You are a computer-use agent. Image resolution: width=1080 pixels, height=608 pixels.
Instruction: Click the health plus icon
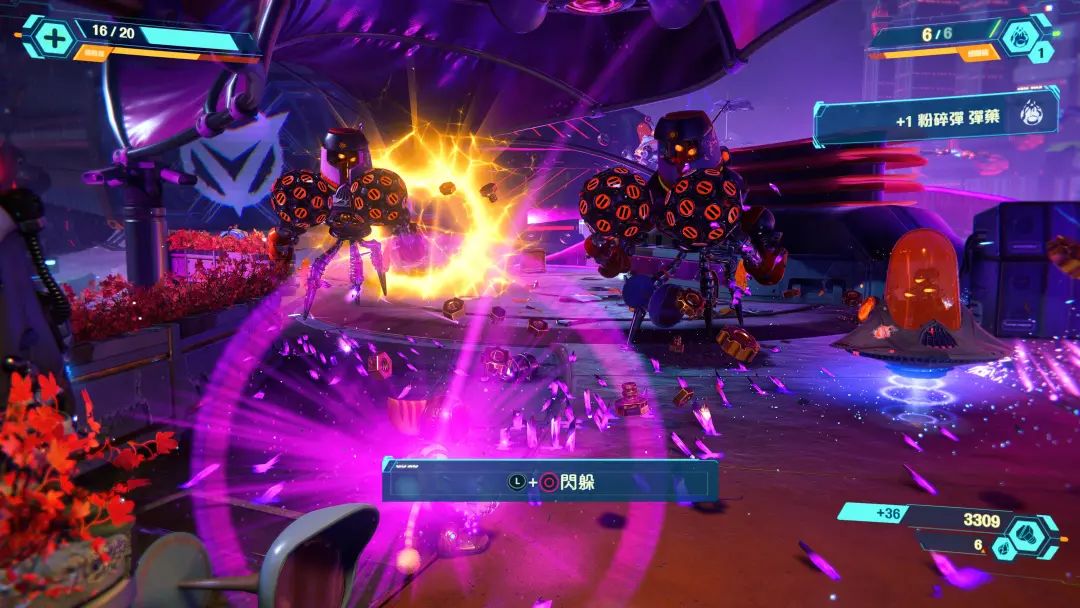(47, 36)
